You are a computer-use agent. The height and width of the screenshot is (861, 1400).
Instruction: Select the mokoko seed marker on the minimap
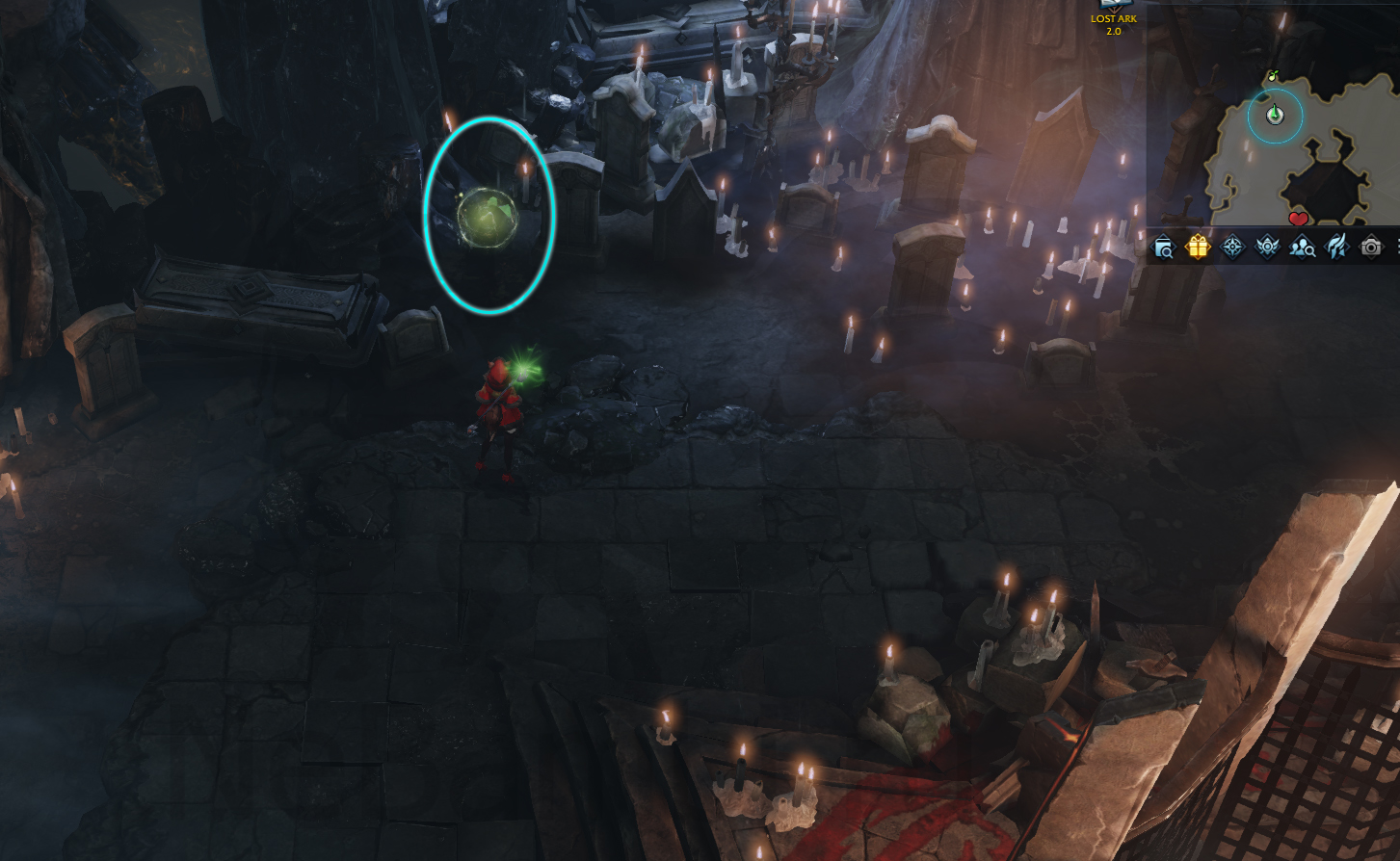point(1272,76)
